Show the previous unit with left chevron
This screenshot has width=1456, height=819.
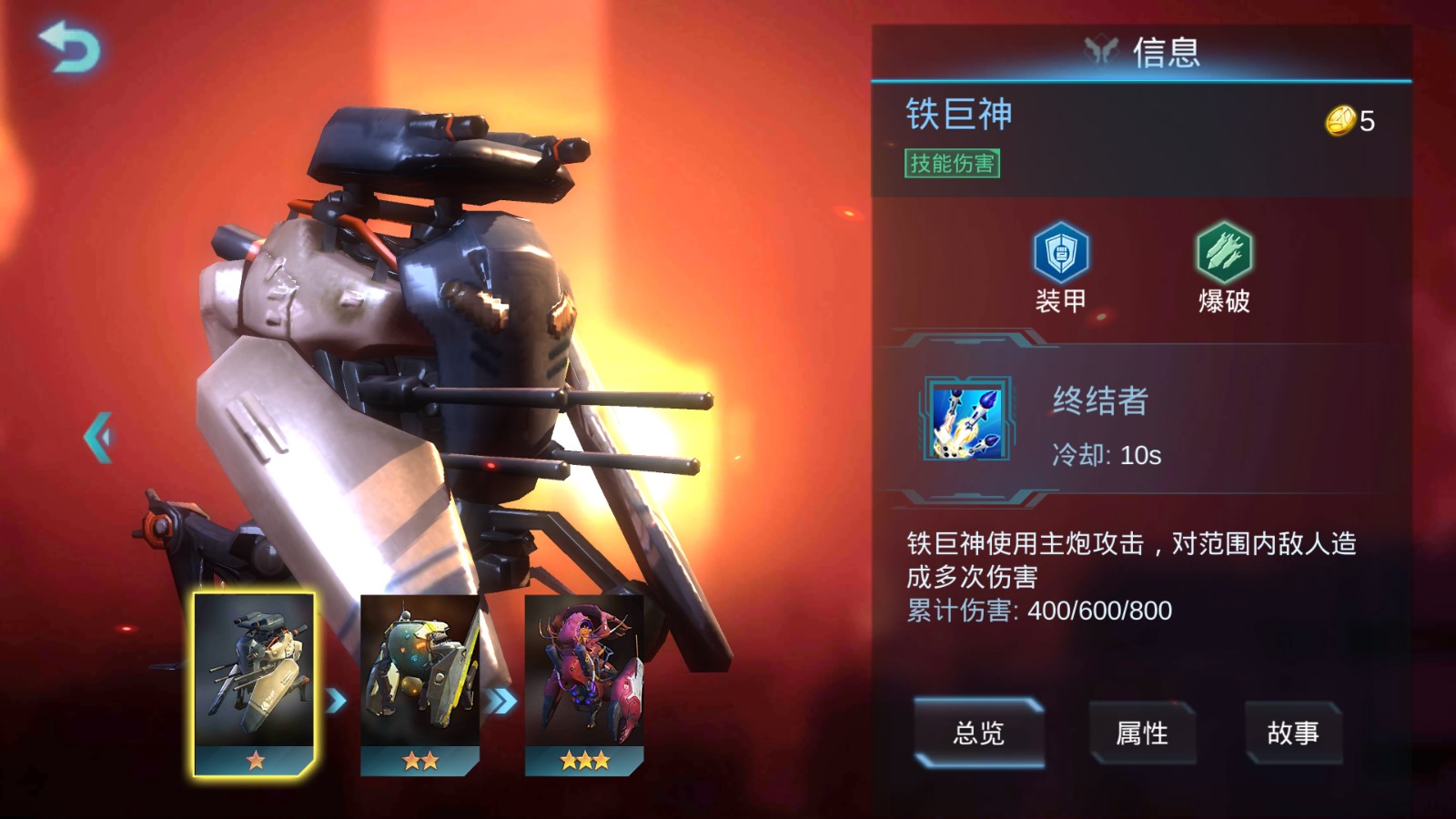98,438
